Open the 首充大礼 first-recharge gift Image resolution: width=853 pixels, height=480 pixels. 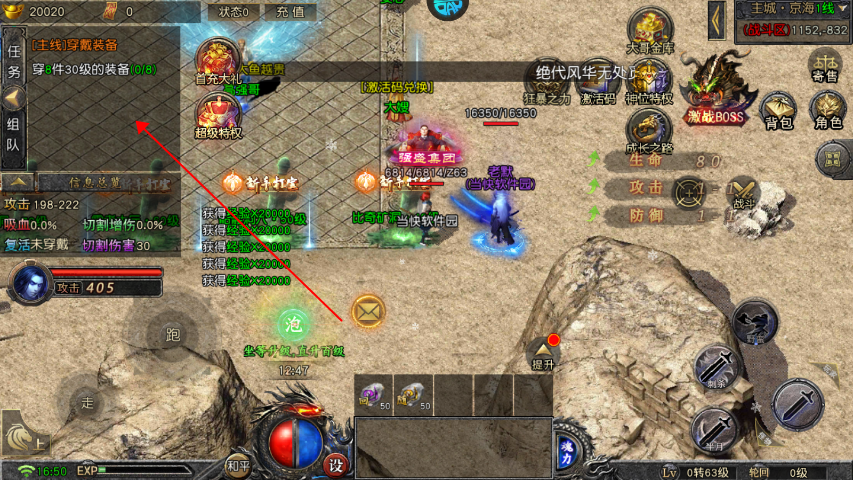coord(218,62)
